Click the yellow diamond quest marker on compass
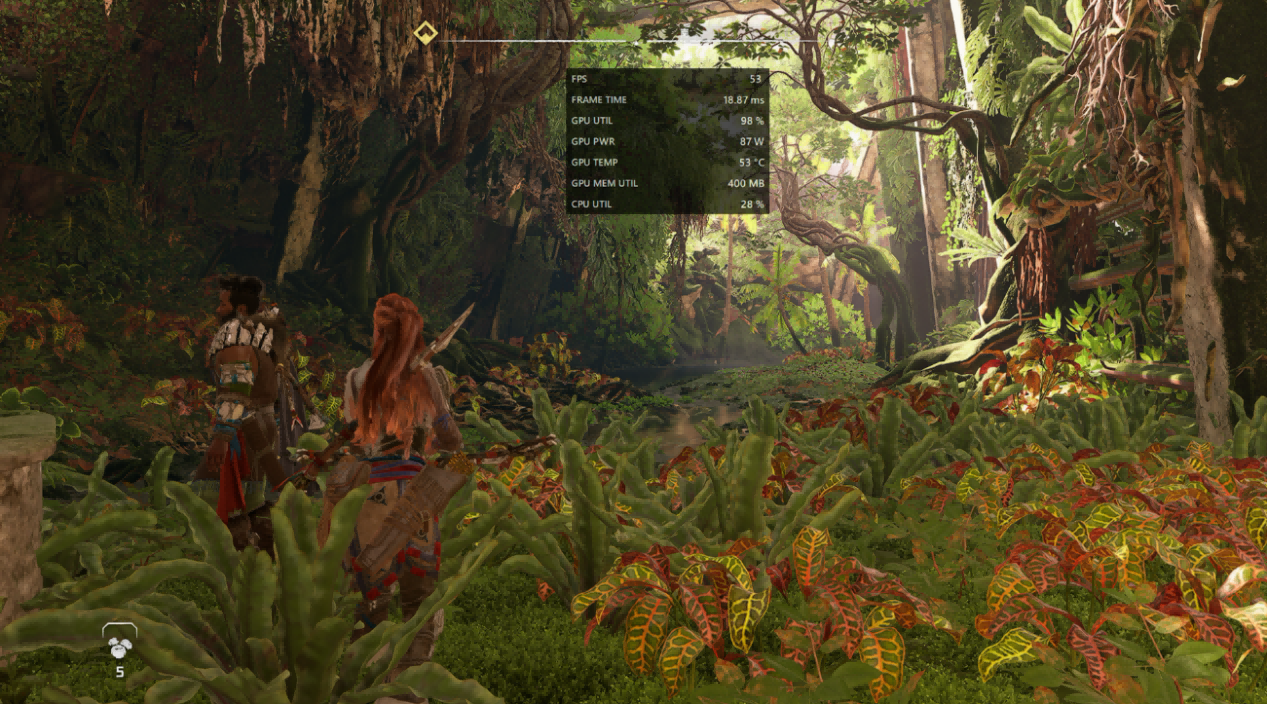Viewport: 1267px width, 704px height. click(424, 33)
